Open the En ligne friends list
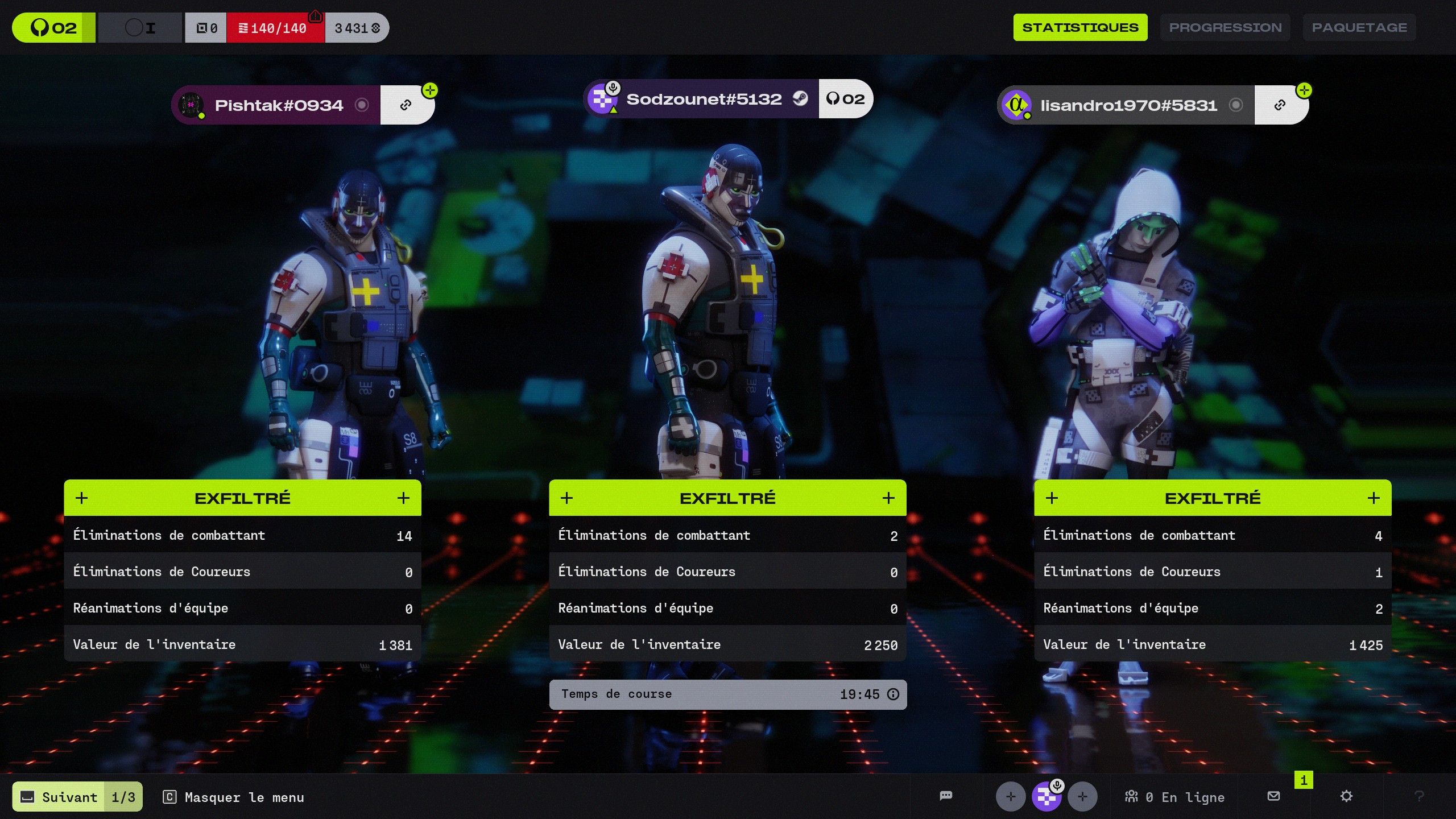The image size is (1456, 819). (1175, 797)
